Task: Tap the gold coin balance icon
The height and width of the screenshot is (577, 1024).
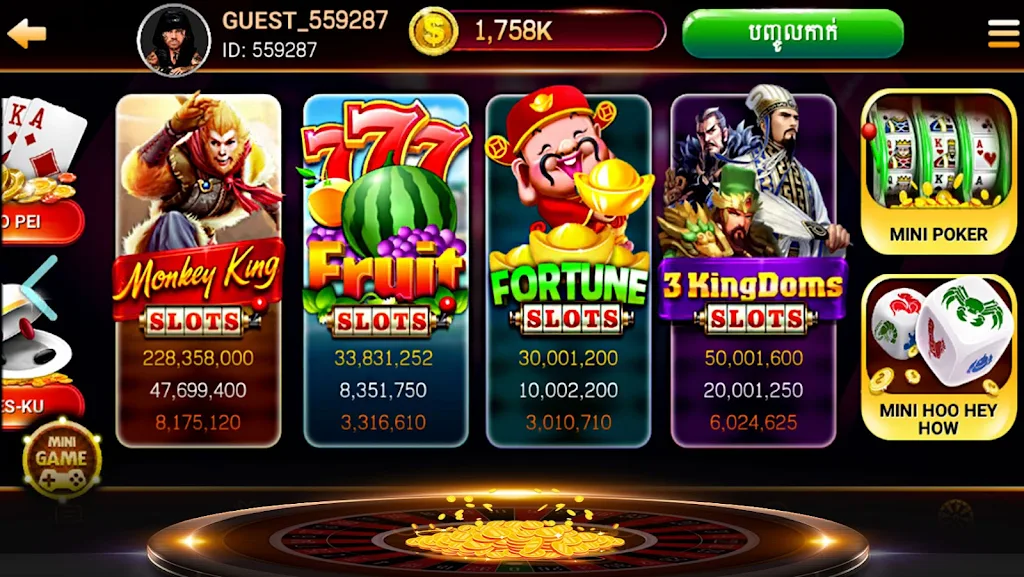Action: 433,31
